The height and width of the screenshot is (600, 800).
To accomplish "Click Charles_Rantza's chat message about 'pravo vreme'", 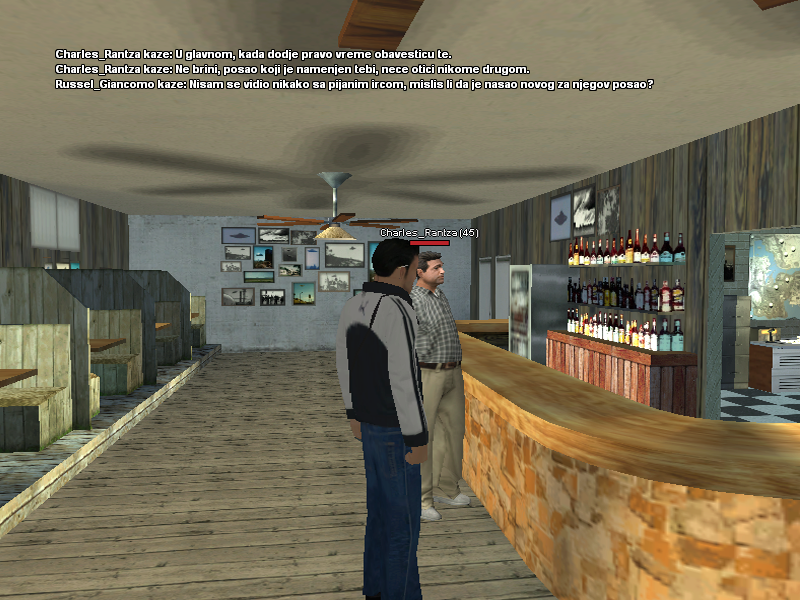I will (x=254, y=54).
